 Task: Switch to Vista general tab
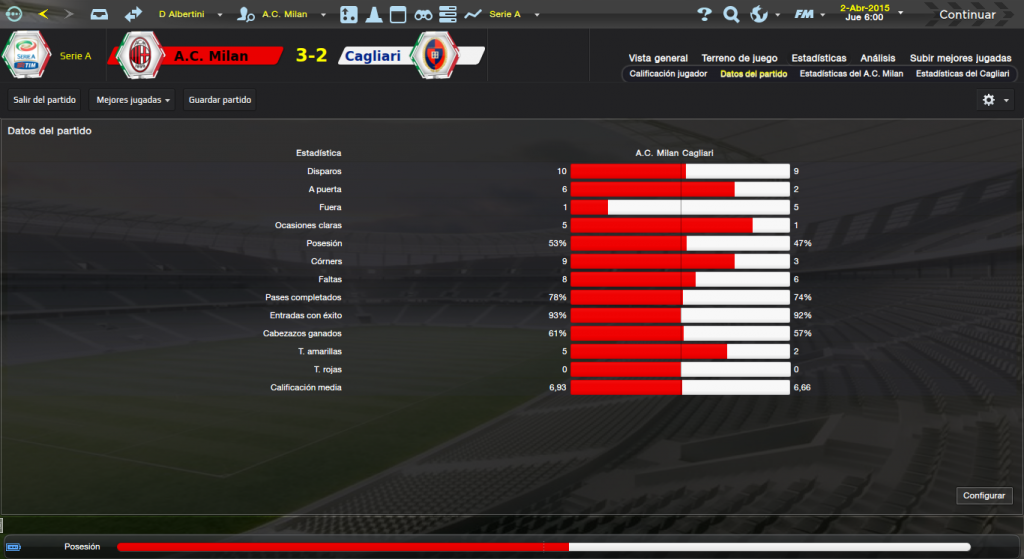(658, 58)
